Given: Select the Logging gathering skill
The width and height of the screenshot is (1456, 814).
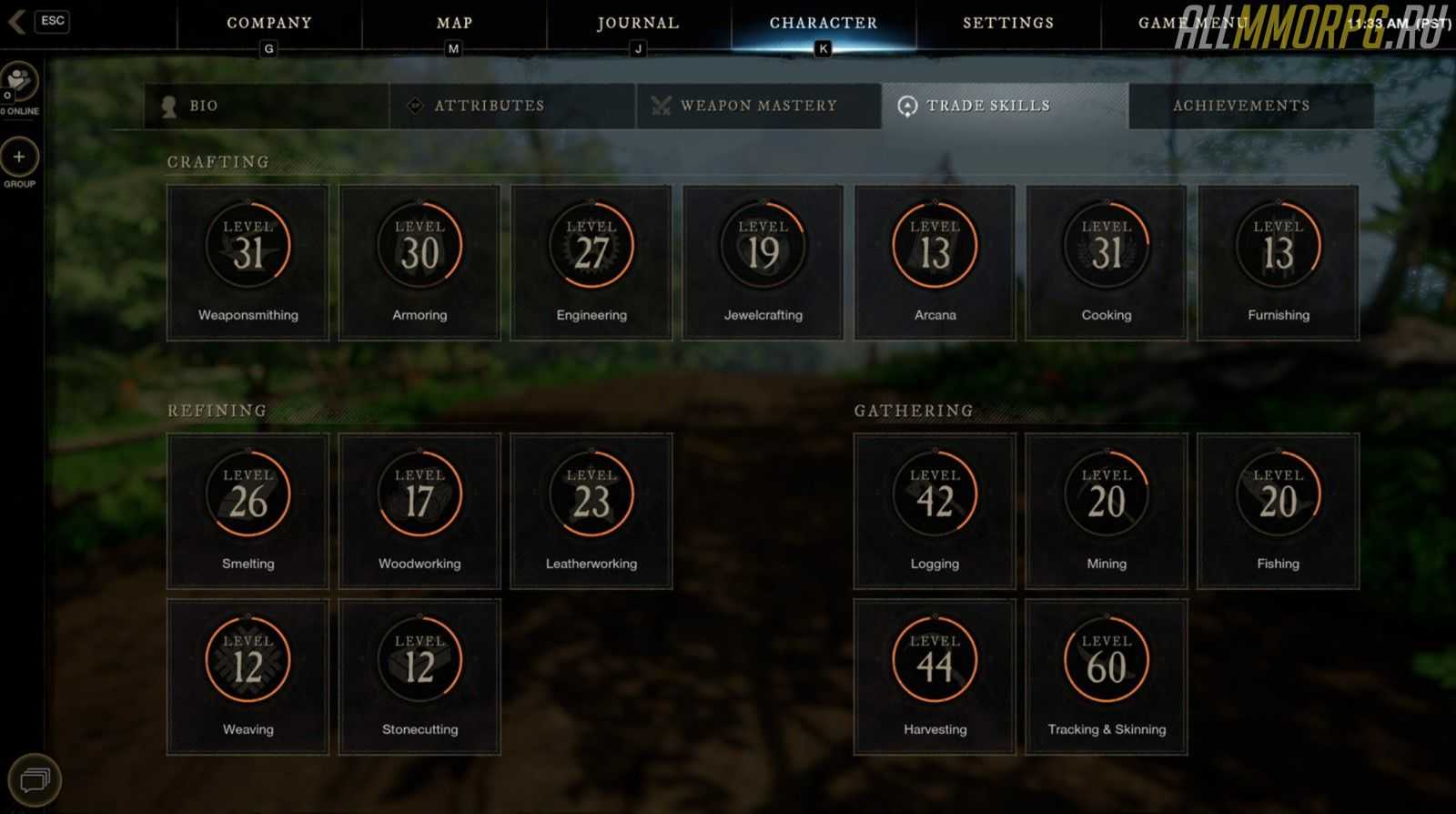Looking at the screenshot, I should 935,511.
